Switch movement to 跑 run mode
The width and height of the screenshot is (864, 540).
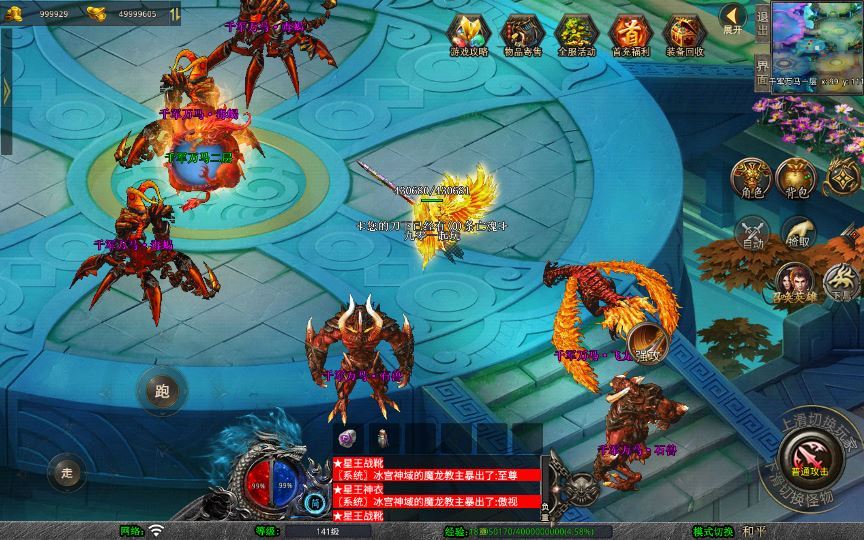[161, 390]
